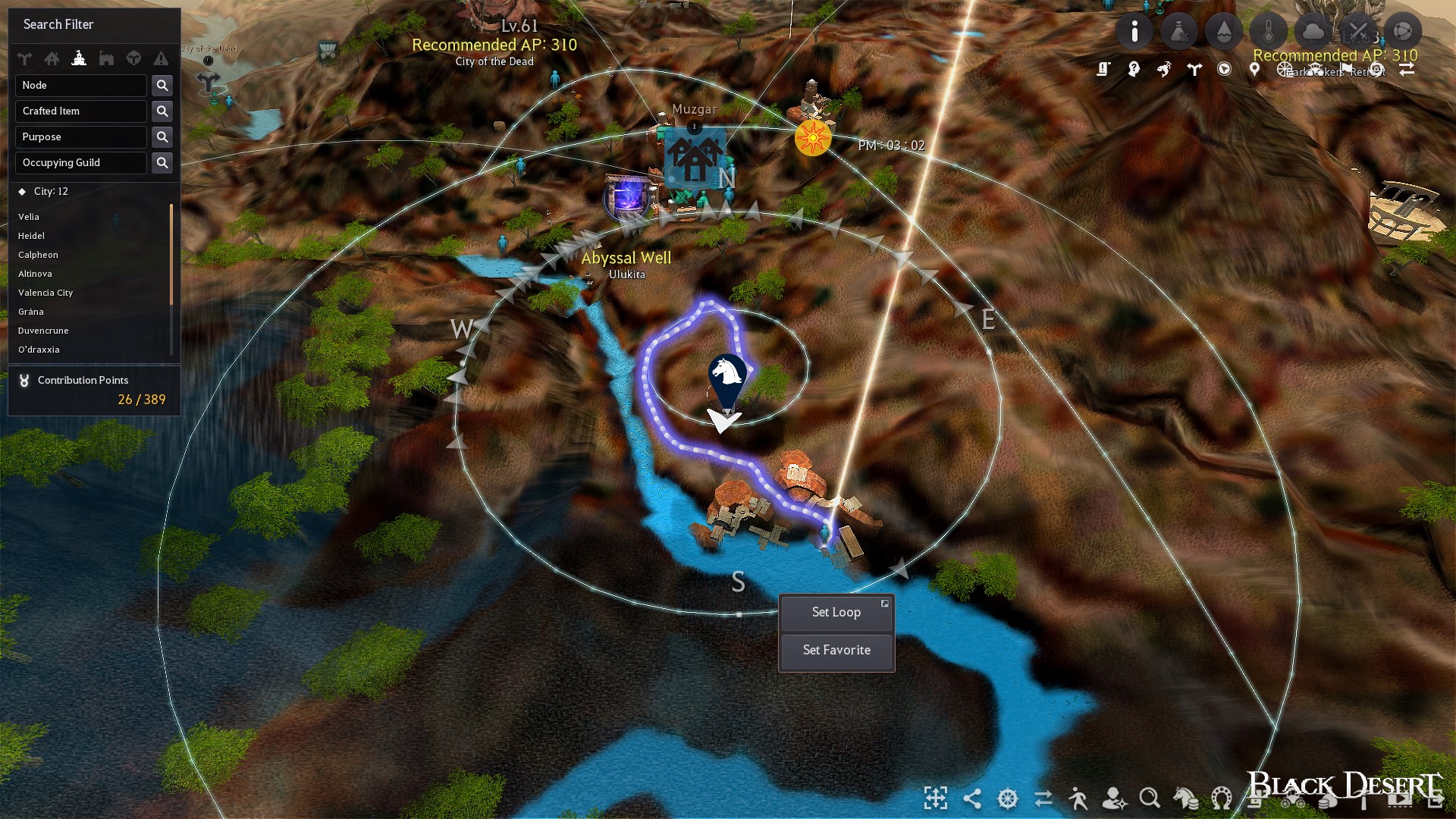This screenshot has width=1456, height=819.
Task: Click the small expand square on Set Loop
Action: [885, 603]
